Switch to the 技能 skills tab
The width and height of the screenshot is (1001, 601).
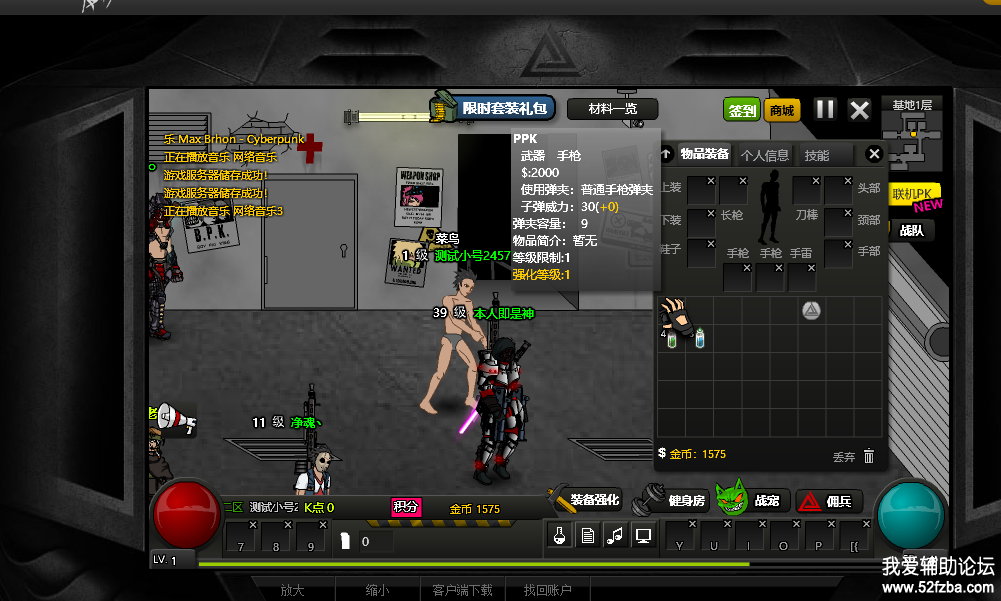pyautogui.click(x=817, y=155)
